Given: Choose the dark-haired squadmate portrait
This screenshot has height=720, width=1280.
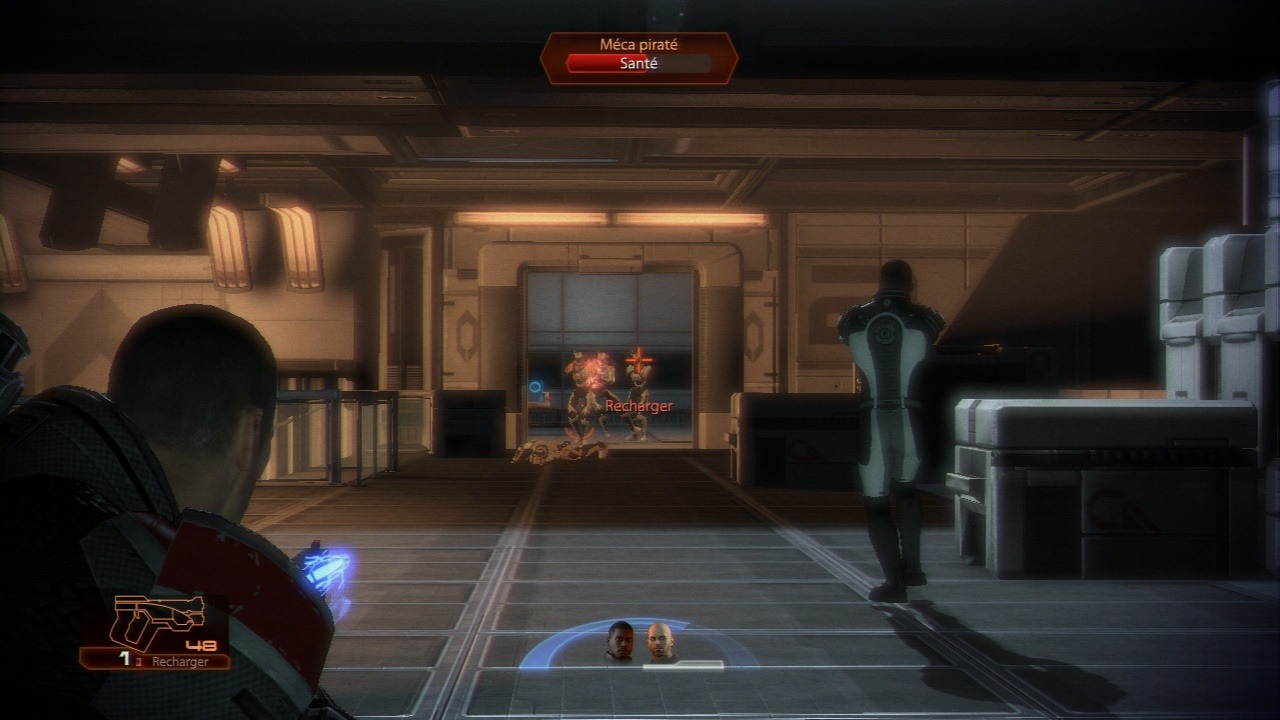Looking at the screenshot, I should pyautogui.click(x=620, y=641).
